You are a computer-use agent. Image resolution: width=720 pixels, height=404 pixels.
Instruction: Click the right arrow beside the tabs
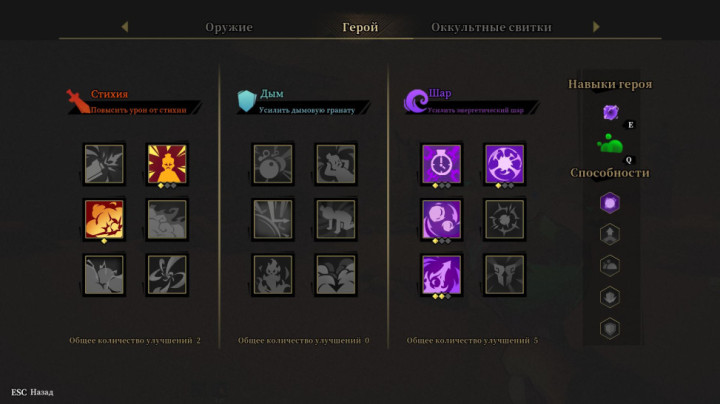click(597, 27)
